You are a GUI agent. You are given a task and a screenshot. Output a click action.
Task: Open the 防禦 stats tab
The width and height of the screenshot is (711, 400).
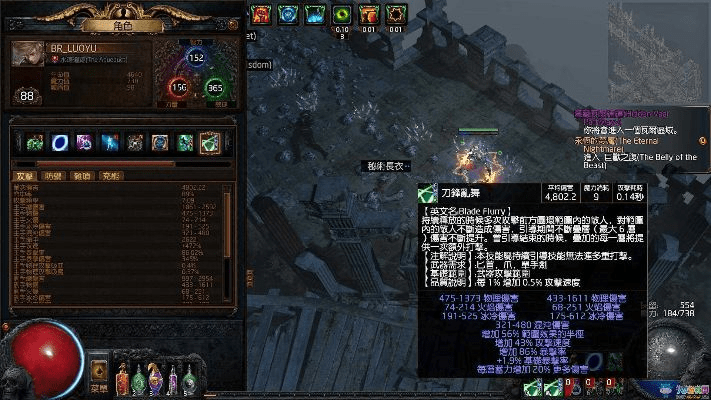click(x=54, y=176)
